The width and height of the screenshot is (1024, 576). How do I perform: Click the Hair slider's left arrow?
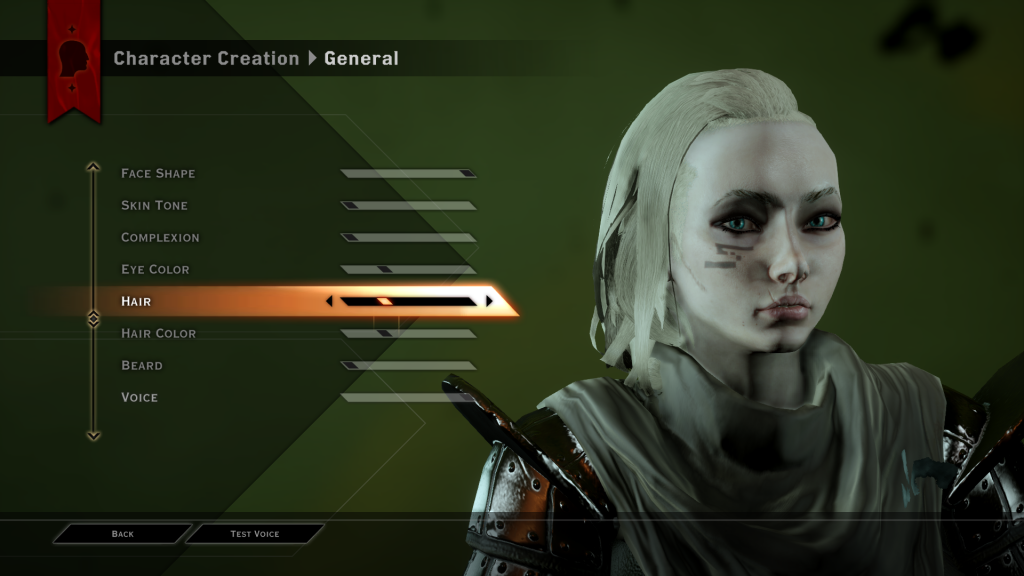click(x=330, y=301)
